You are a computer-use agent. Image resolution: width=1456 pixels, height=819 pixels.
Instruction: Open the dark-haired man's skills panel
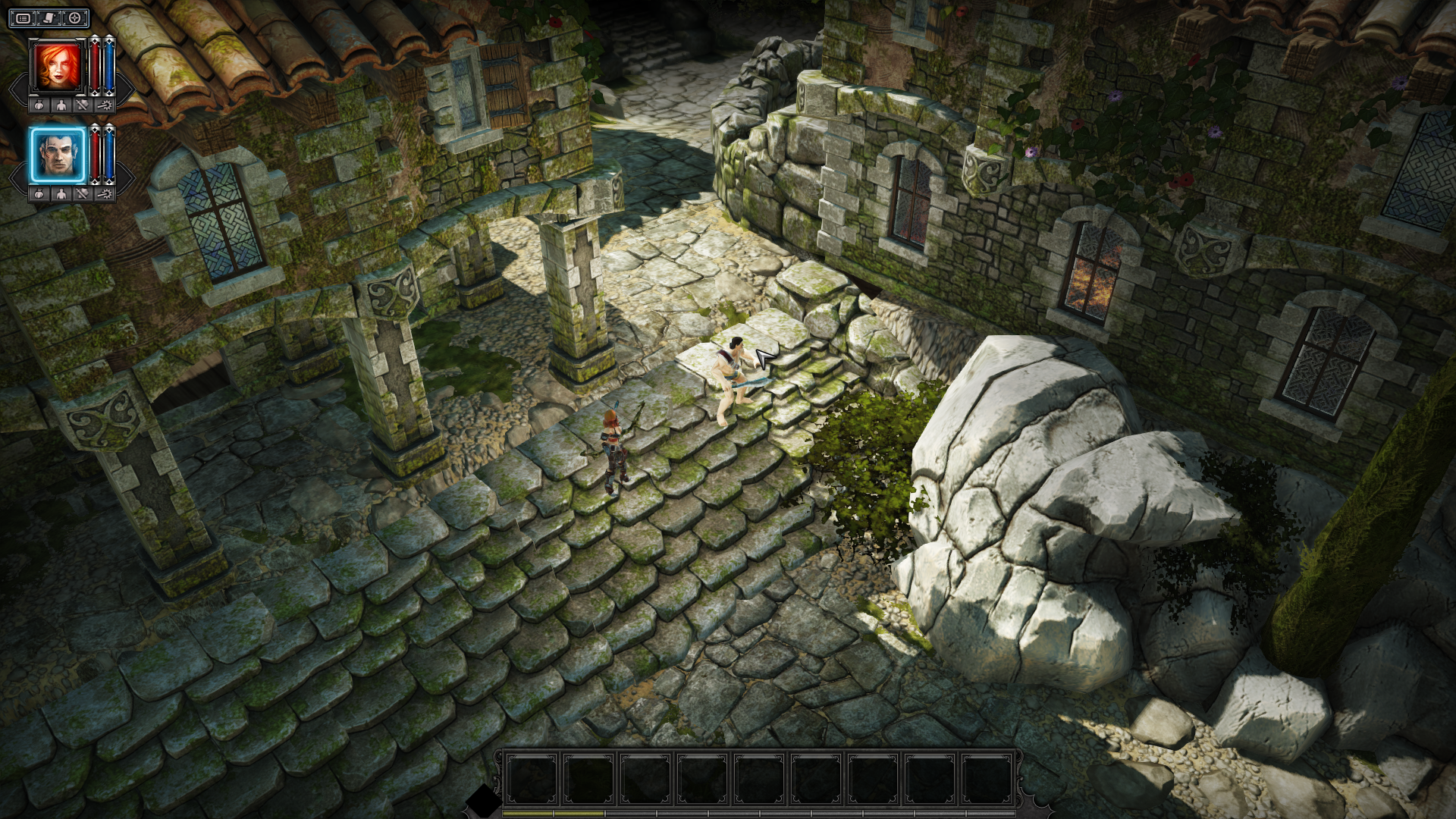click(104, 194)
